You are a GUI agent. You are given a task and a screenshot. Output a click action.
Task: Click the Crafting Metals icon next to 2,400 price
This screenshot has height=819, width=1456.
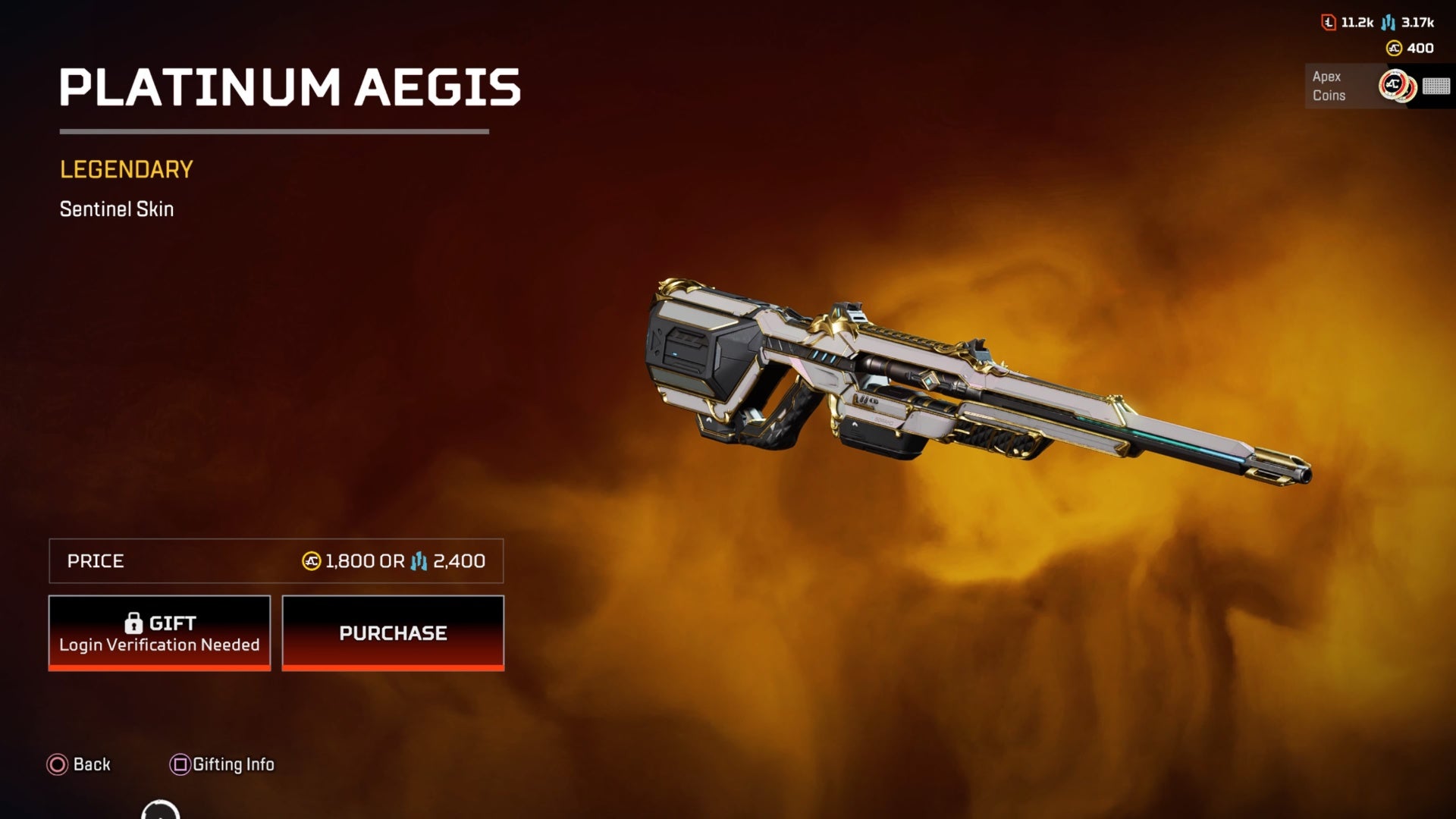point(416,561)
